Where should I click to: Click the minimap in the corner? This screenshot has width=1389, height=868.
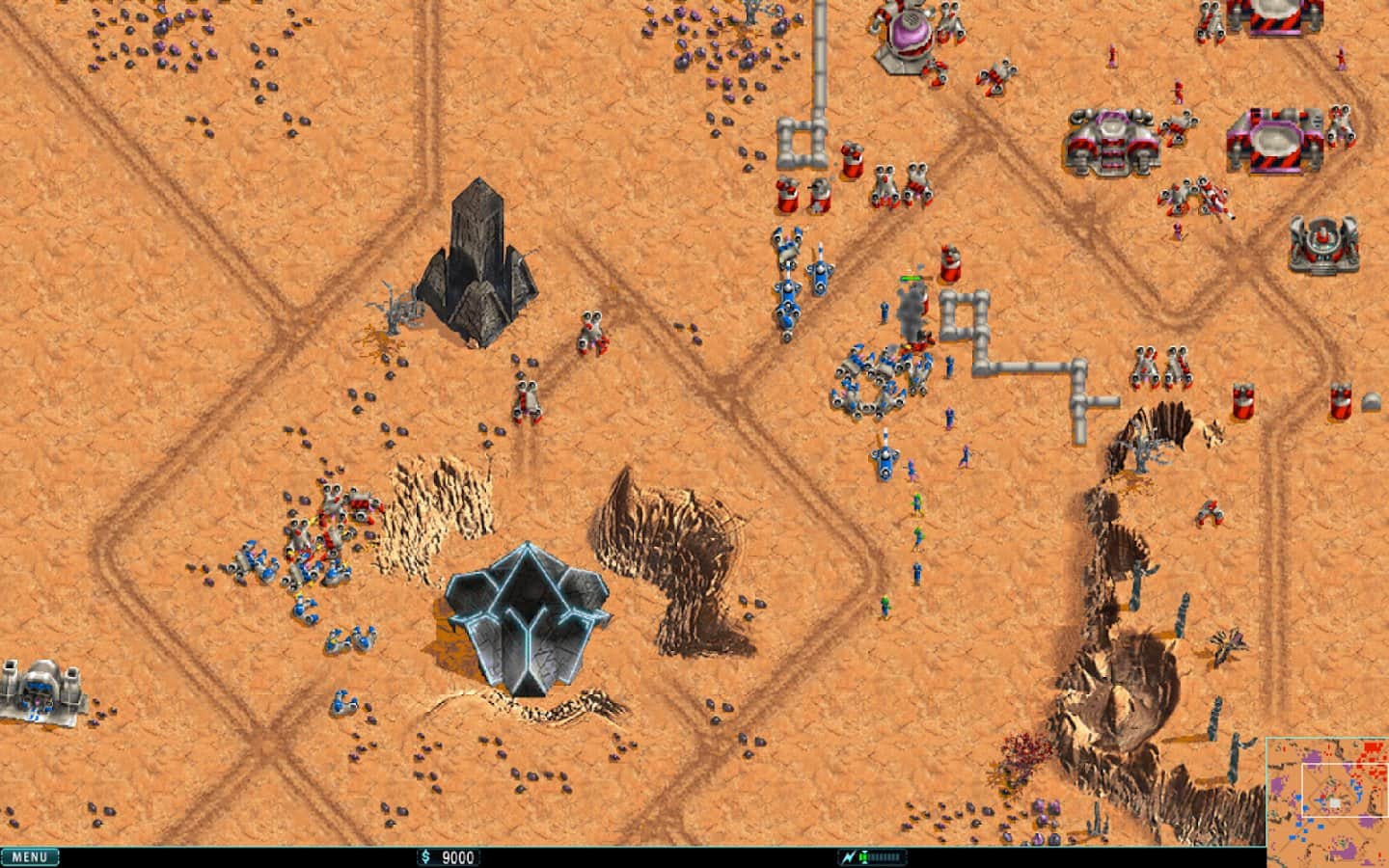(1327, 802)
